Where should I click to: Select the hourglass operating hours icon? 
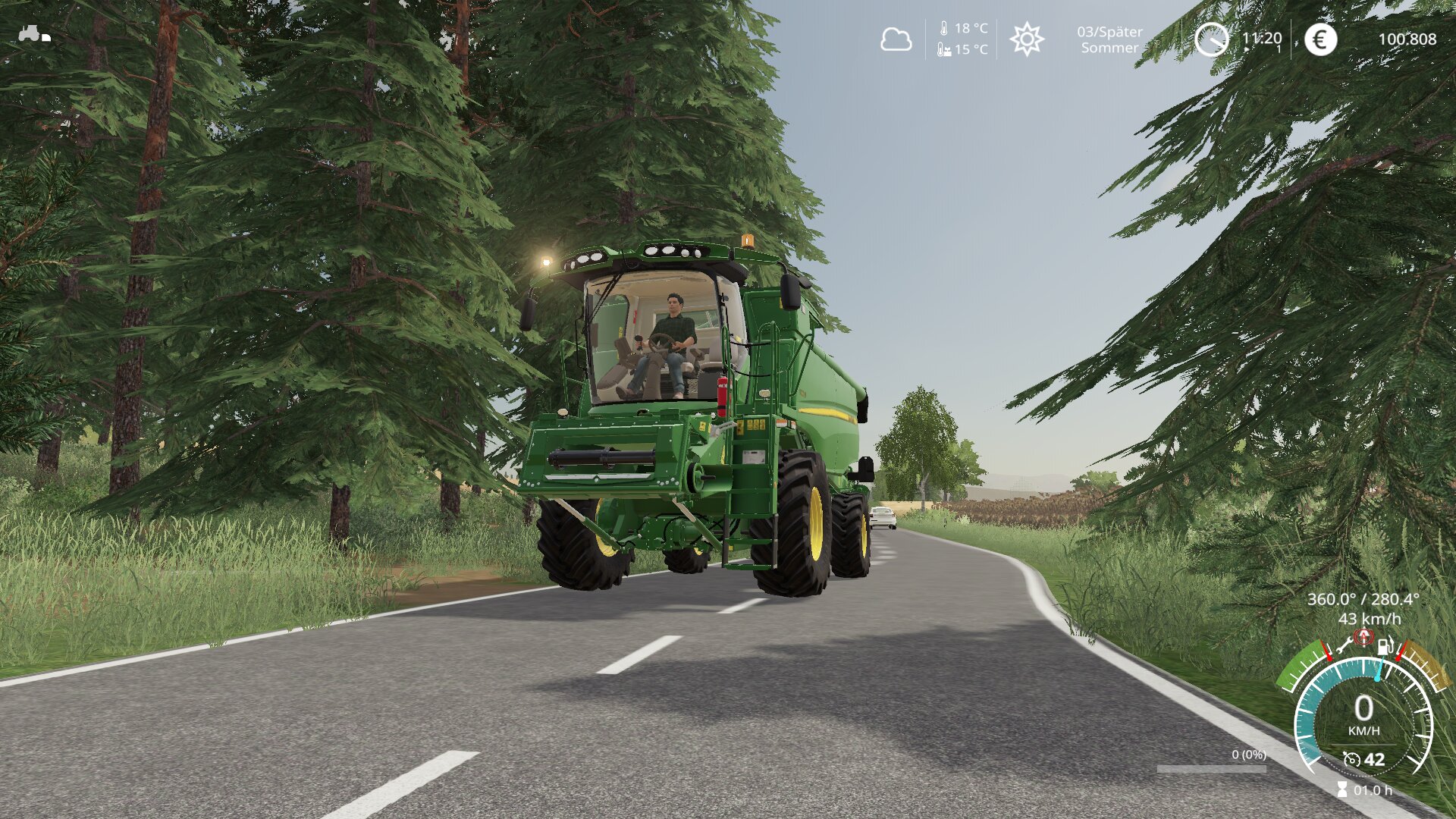pos(1342,790)
